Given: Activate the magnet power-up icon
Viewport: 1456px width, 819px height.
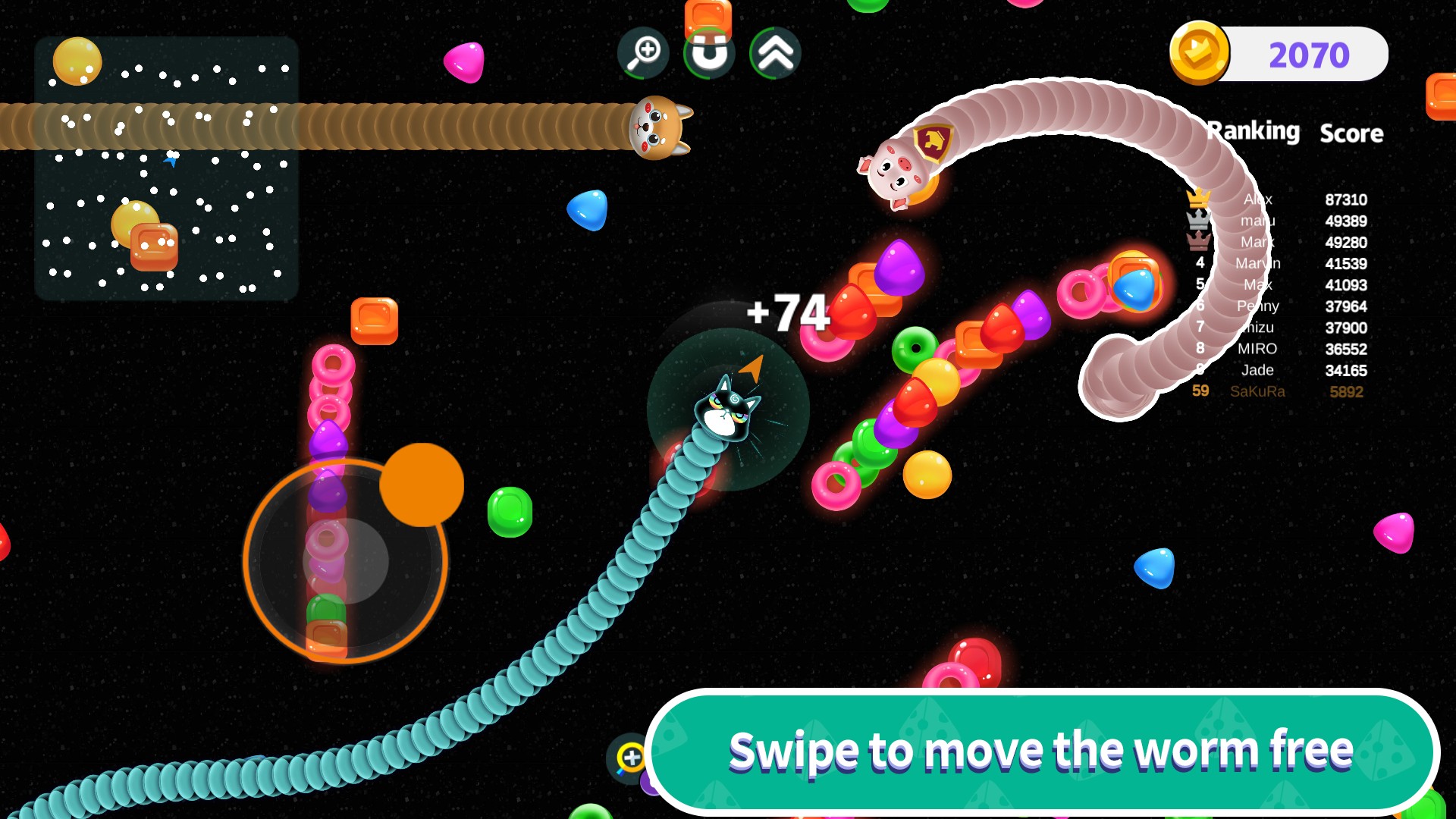Looking at the screenshot, I should [709, 53].
